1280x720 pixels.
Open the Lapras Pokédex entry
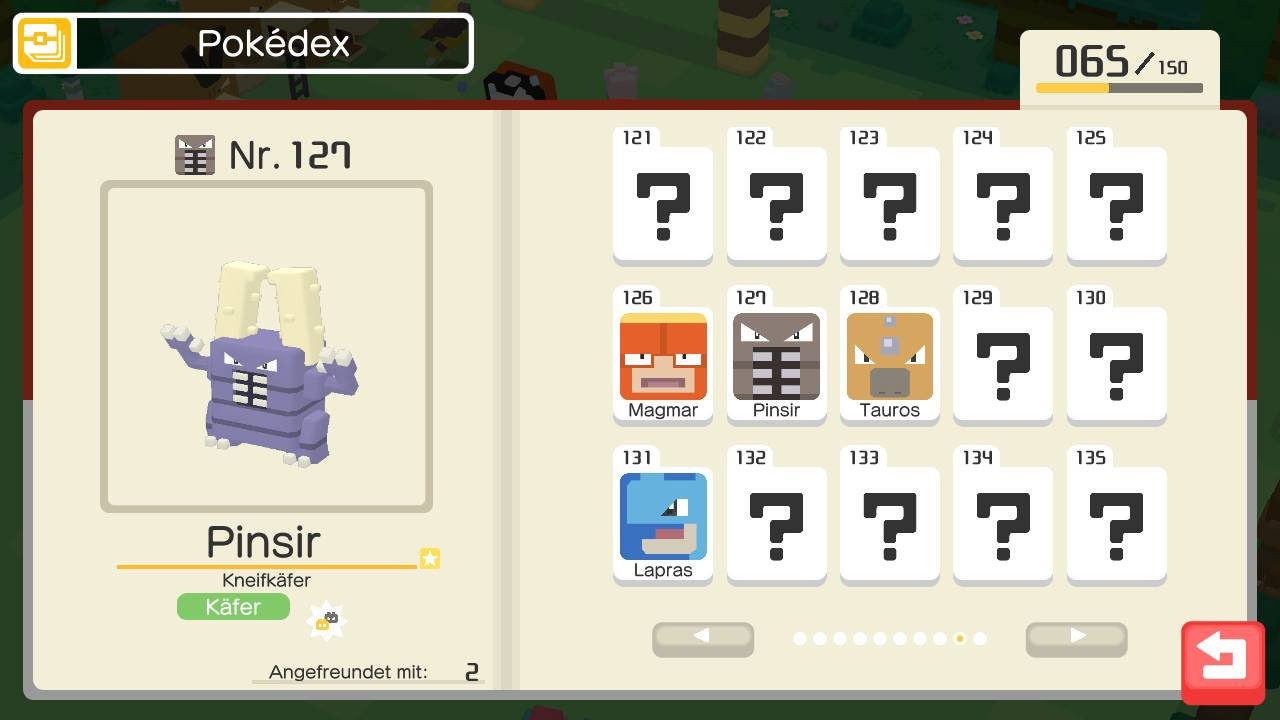tap(662, 515)
